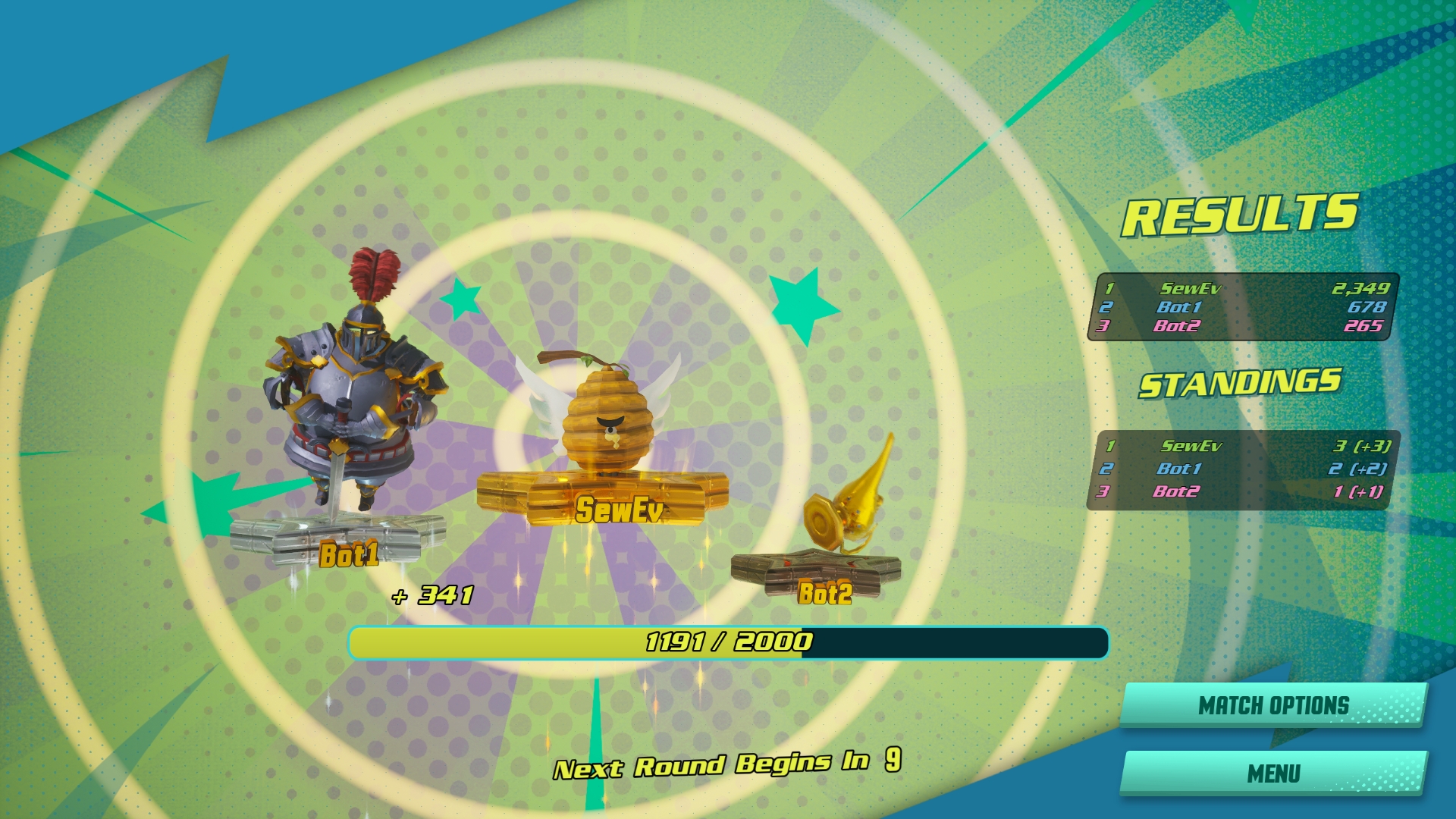Viewport: 1456px width, 819px height.
Task: Open the Match Options button
Action: pyautogui.click(x=1273, y=705)
